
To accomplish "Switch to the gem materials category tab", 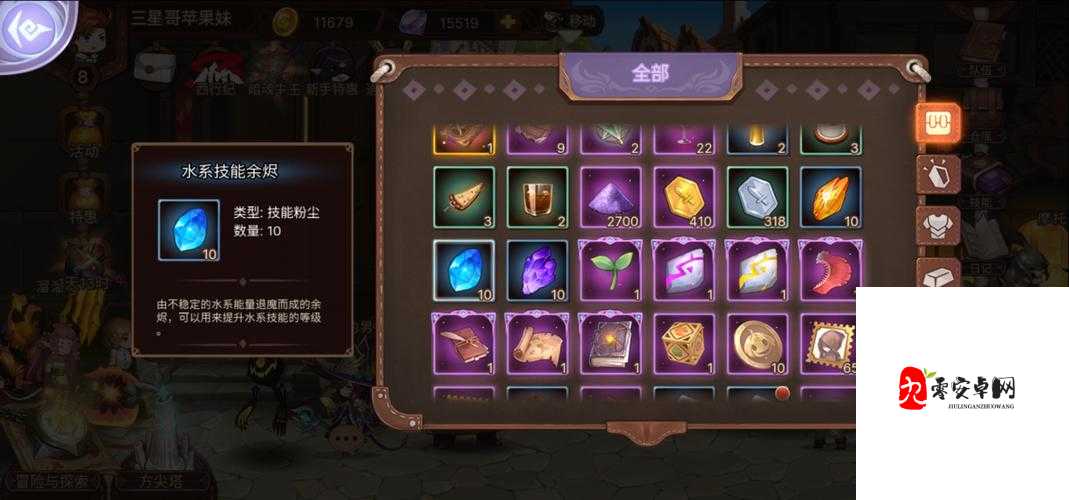I will 938,176.
